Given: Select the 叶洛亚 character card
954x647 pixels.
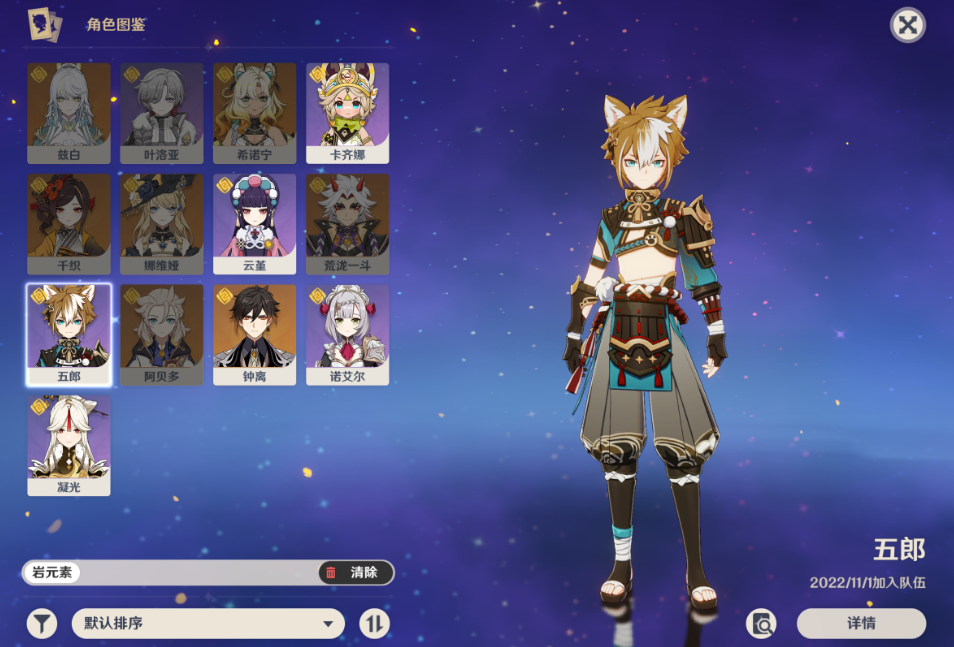Looking at the screenshot, I should click(x=162, y=112).
